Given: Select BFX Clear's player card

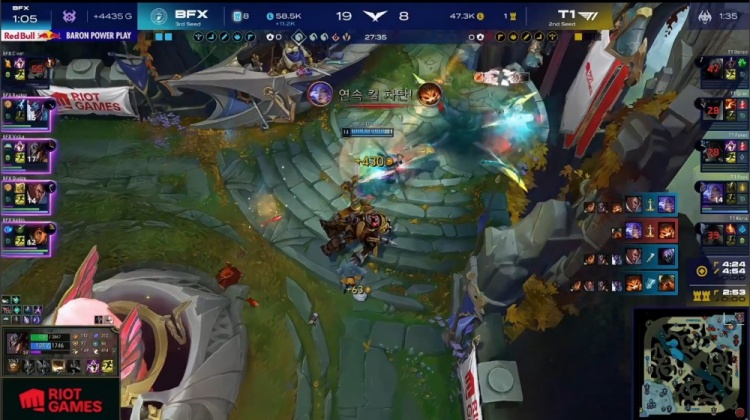Looking at the screenshot, I should point(28,68).
